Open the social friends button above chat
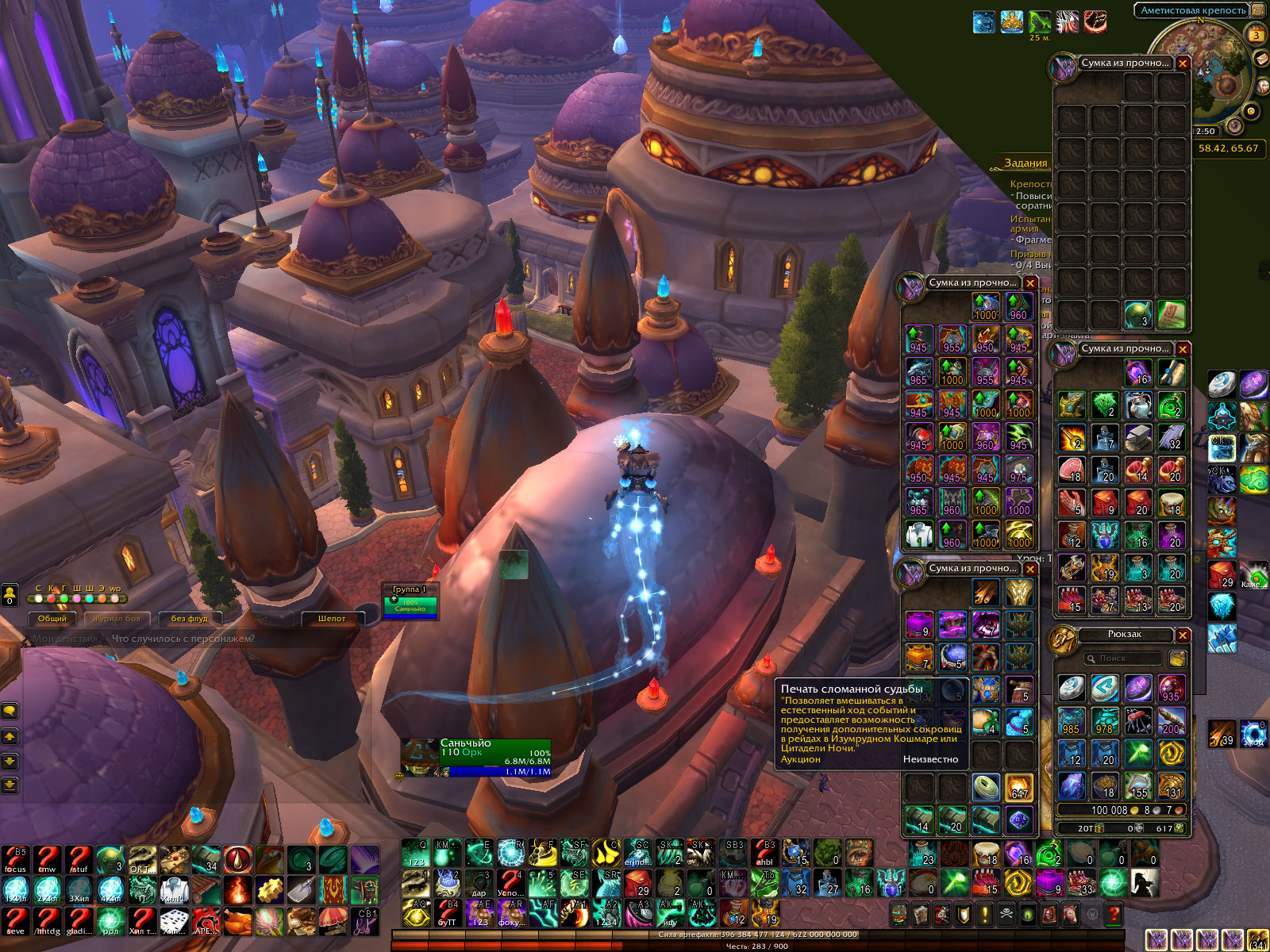The width and height of the screenshot is (1270, 952). point(10,594)
